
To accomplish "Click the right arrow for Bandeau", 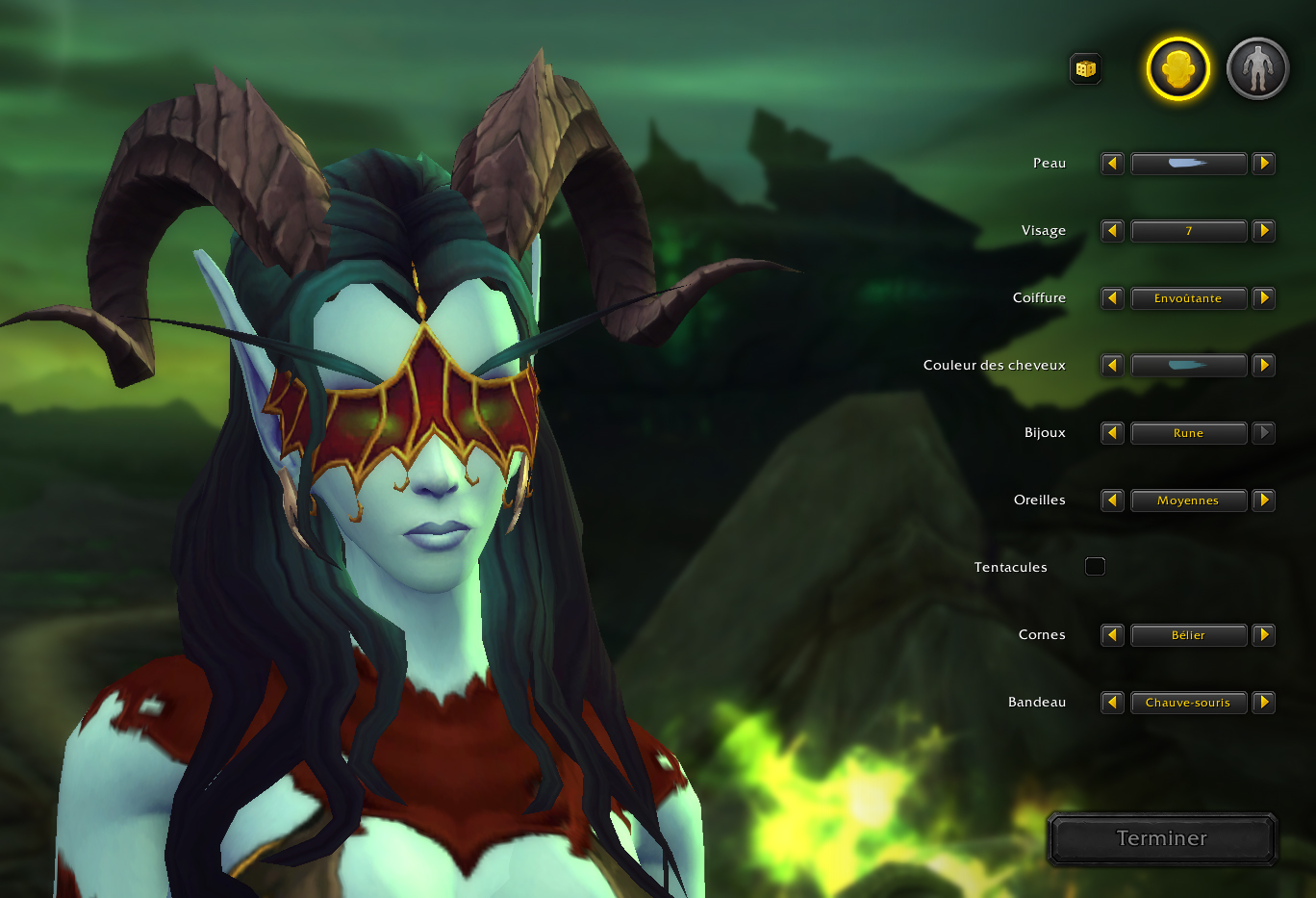I will (x=1264, y=703).
